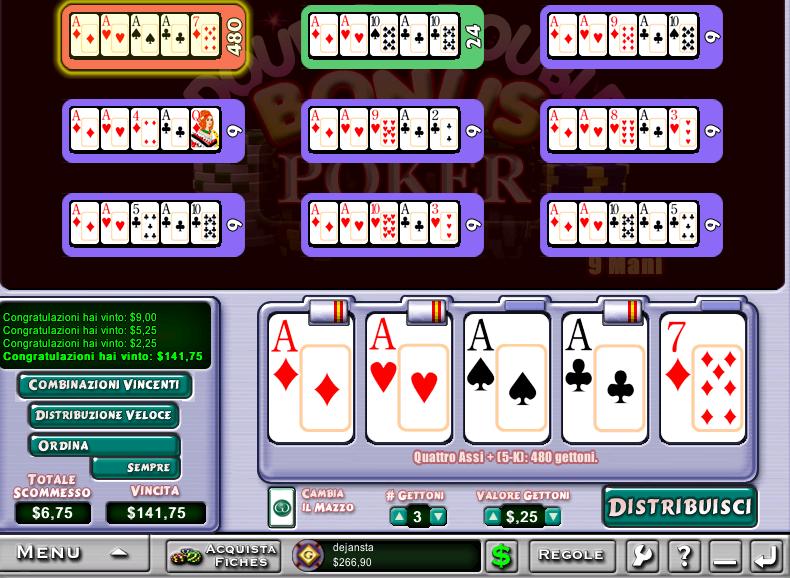Click the Ordina sort button

(64, 446)
